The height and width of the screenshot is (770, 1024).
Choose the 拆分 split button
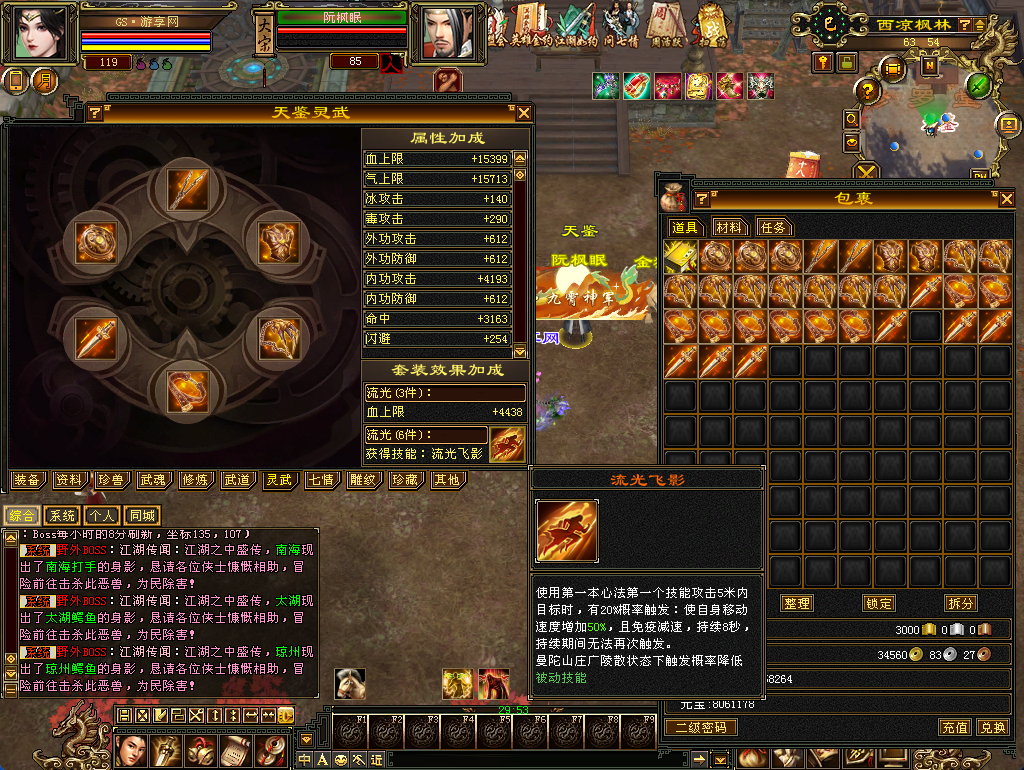coord(960,603)
